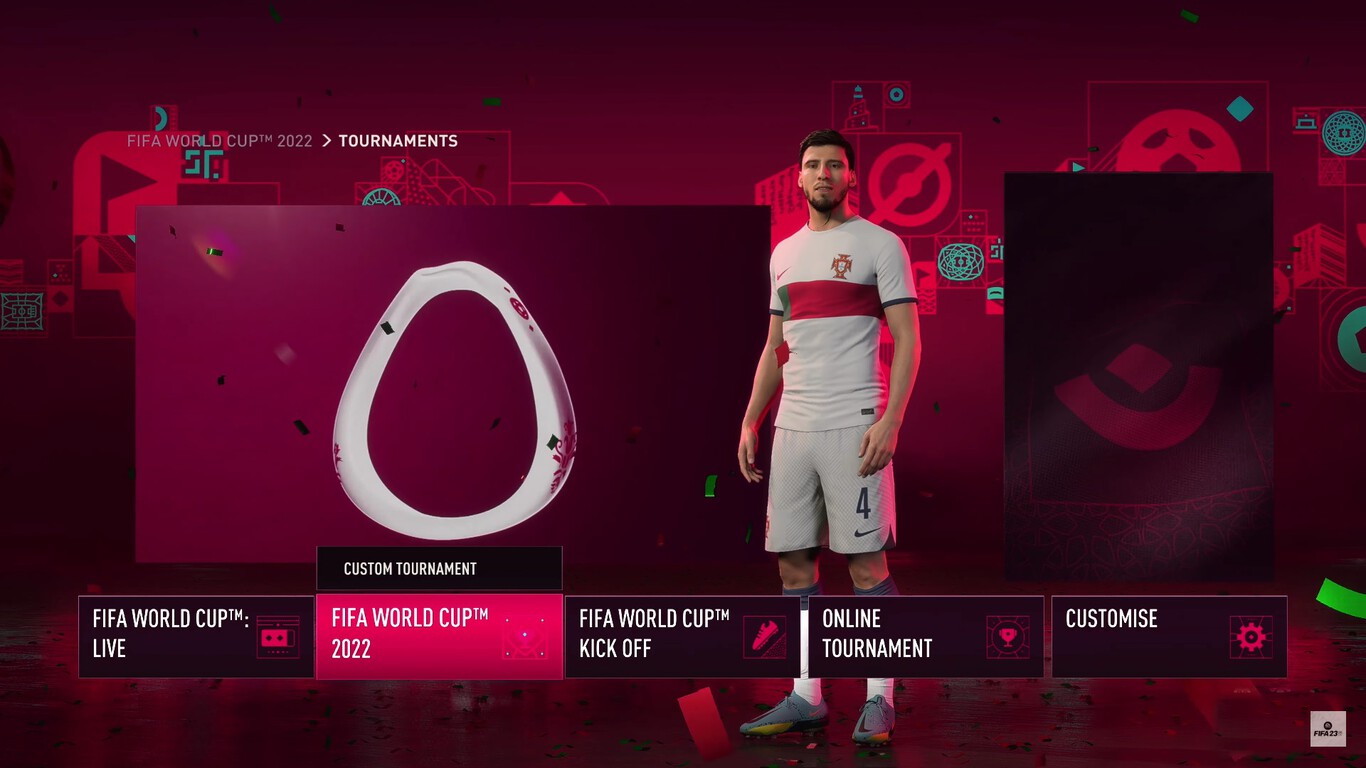This screenshot has width=1366, height=768.
Task: Open settings via the Customise gear icon
Action: 1252,635
